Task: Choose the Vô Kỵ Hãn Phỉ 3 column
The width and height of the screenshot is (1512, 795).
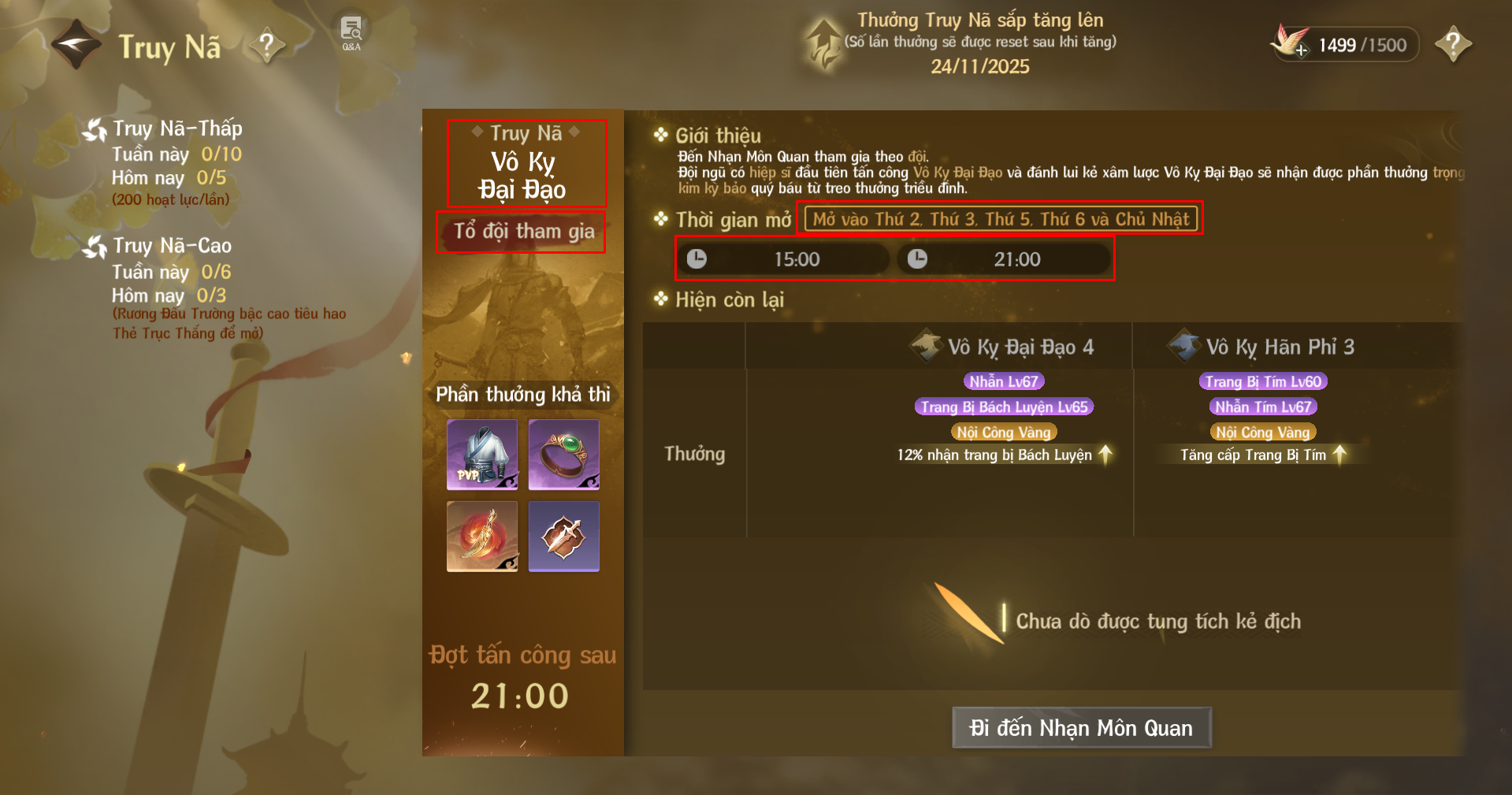Action: point(1279,347)
